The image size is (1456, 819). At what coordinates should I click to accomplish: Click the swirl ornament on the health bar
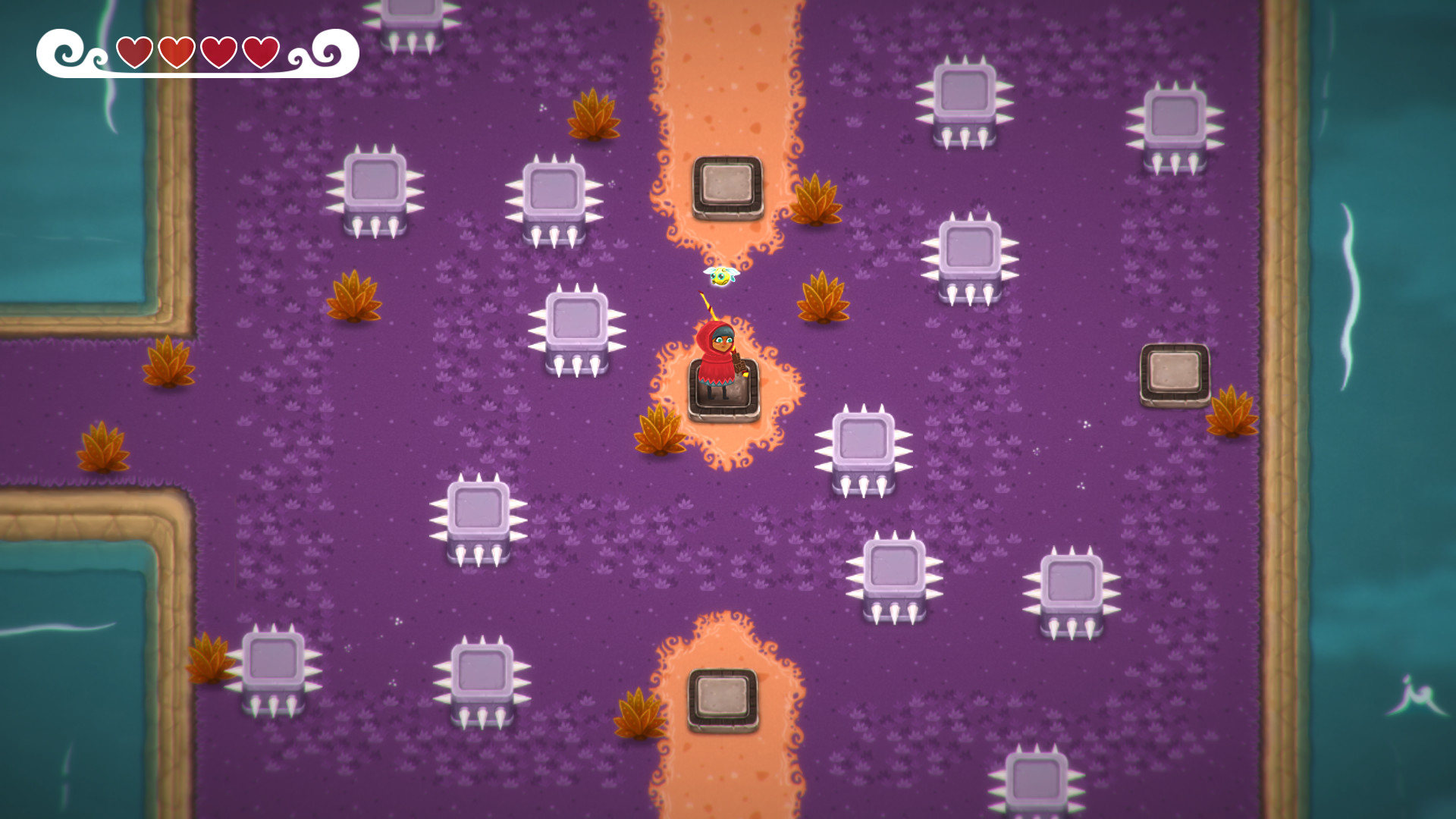[64, 52]
